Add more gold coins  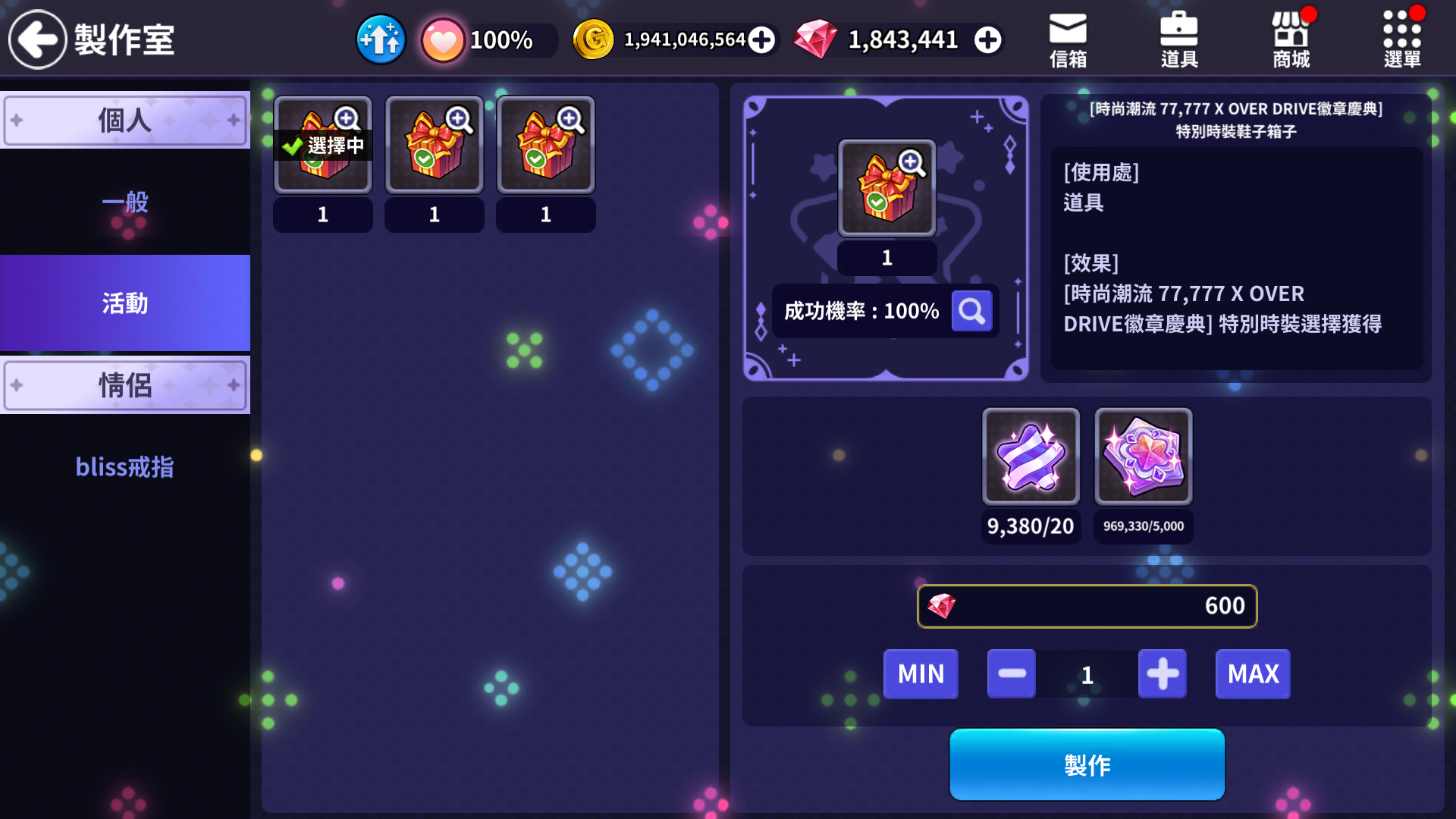click(x=761, y=39)
